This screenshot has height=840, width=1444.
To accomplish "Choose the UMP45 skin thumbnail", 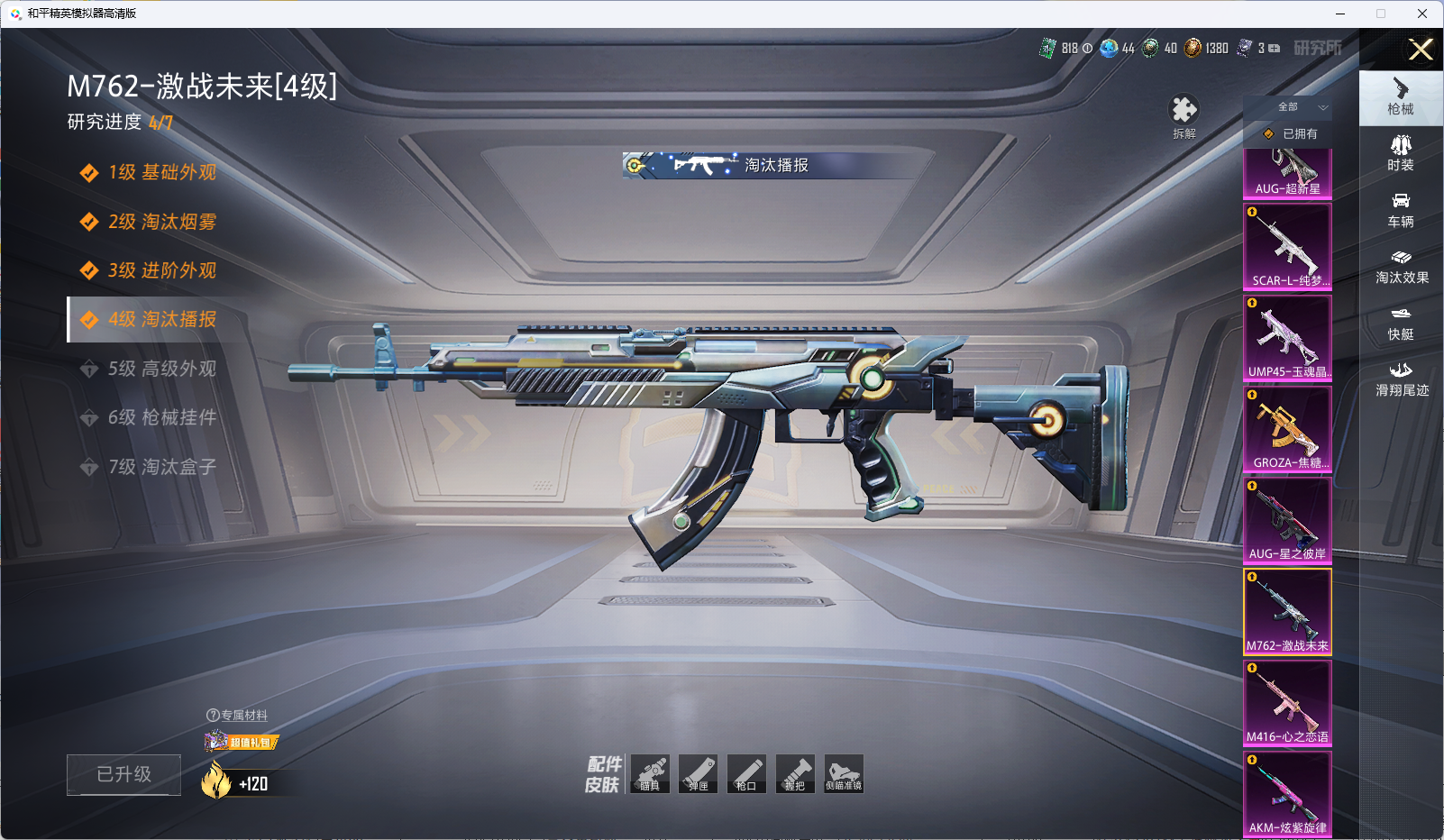I will 1287,337.
